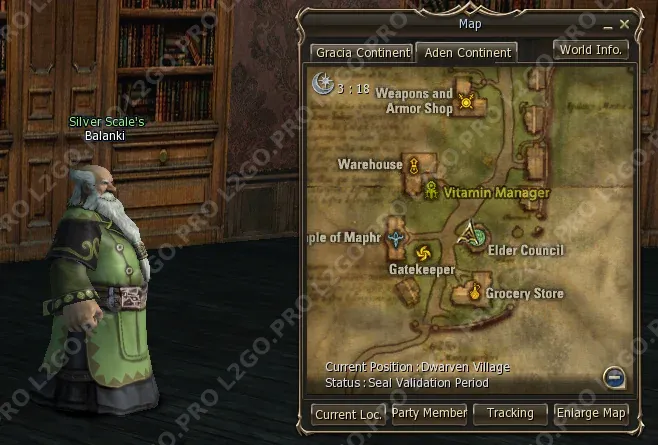Select the Elder Council marker
Image resolution: width=658 pixels, height=445 pixels.
coord(473,236)
